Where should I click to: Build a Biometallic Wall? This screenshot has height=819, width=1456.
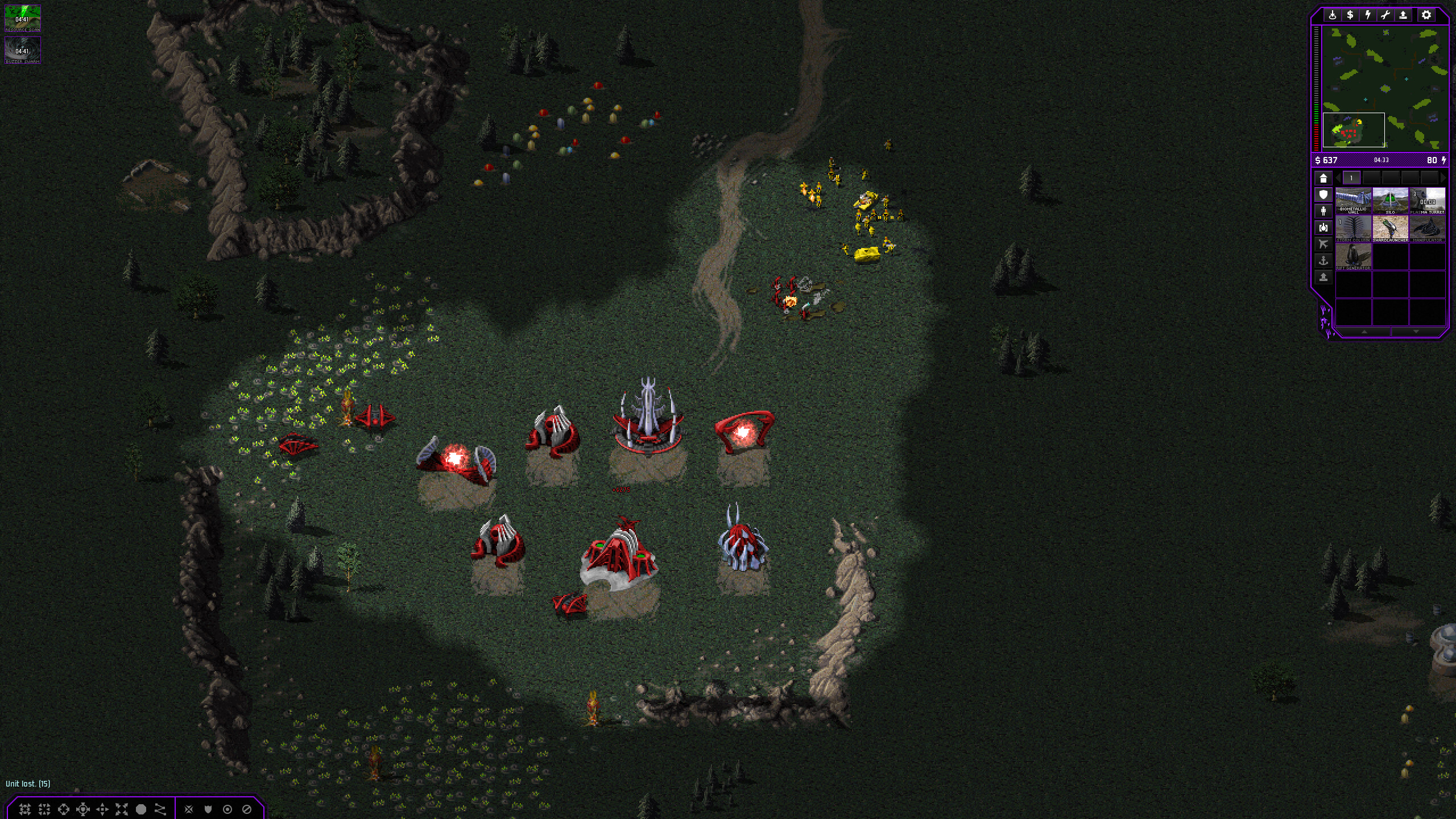[x=1353, y=201]
